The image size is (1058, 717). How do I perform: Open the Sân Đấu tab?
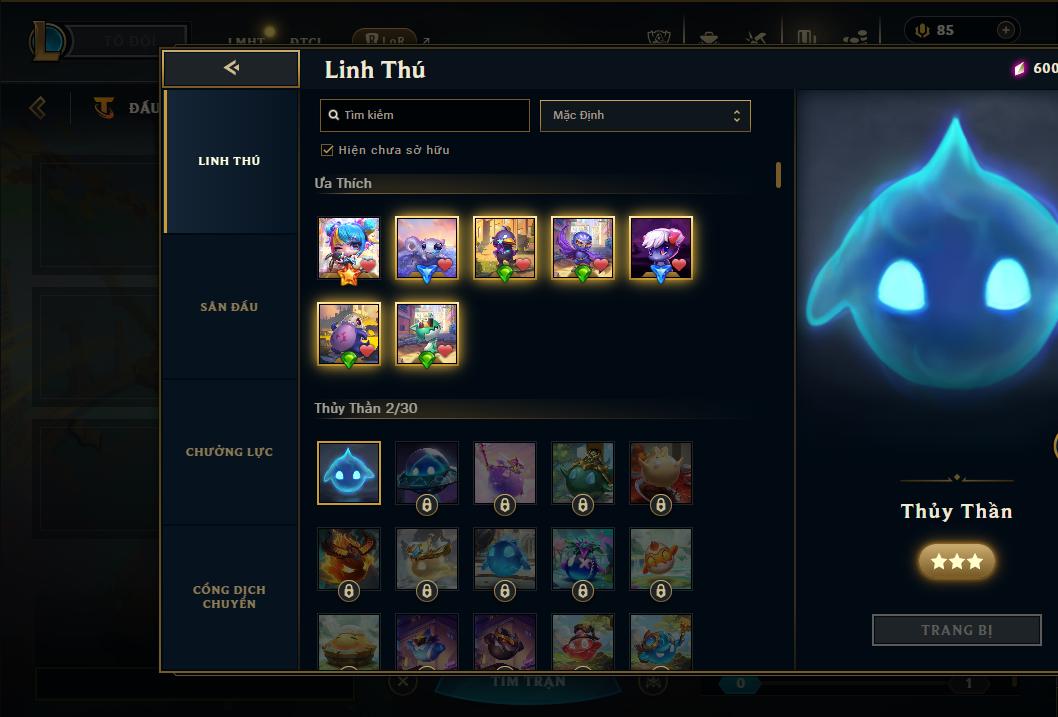point(229,307)
